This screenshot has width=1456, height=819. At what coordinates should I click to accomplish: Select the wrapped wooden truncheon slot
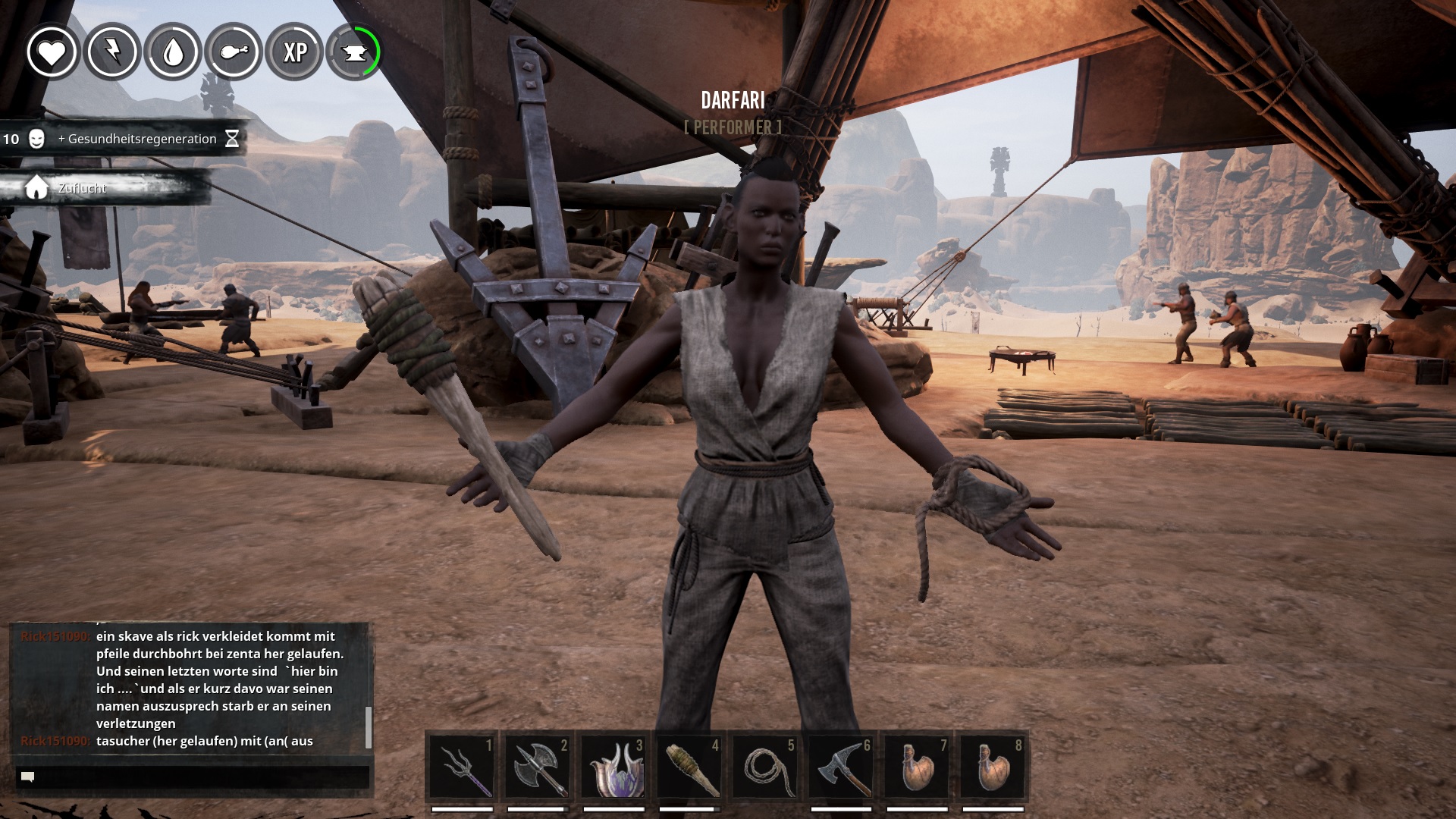coord(689,767)
